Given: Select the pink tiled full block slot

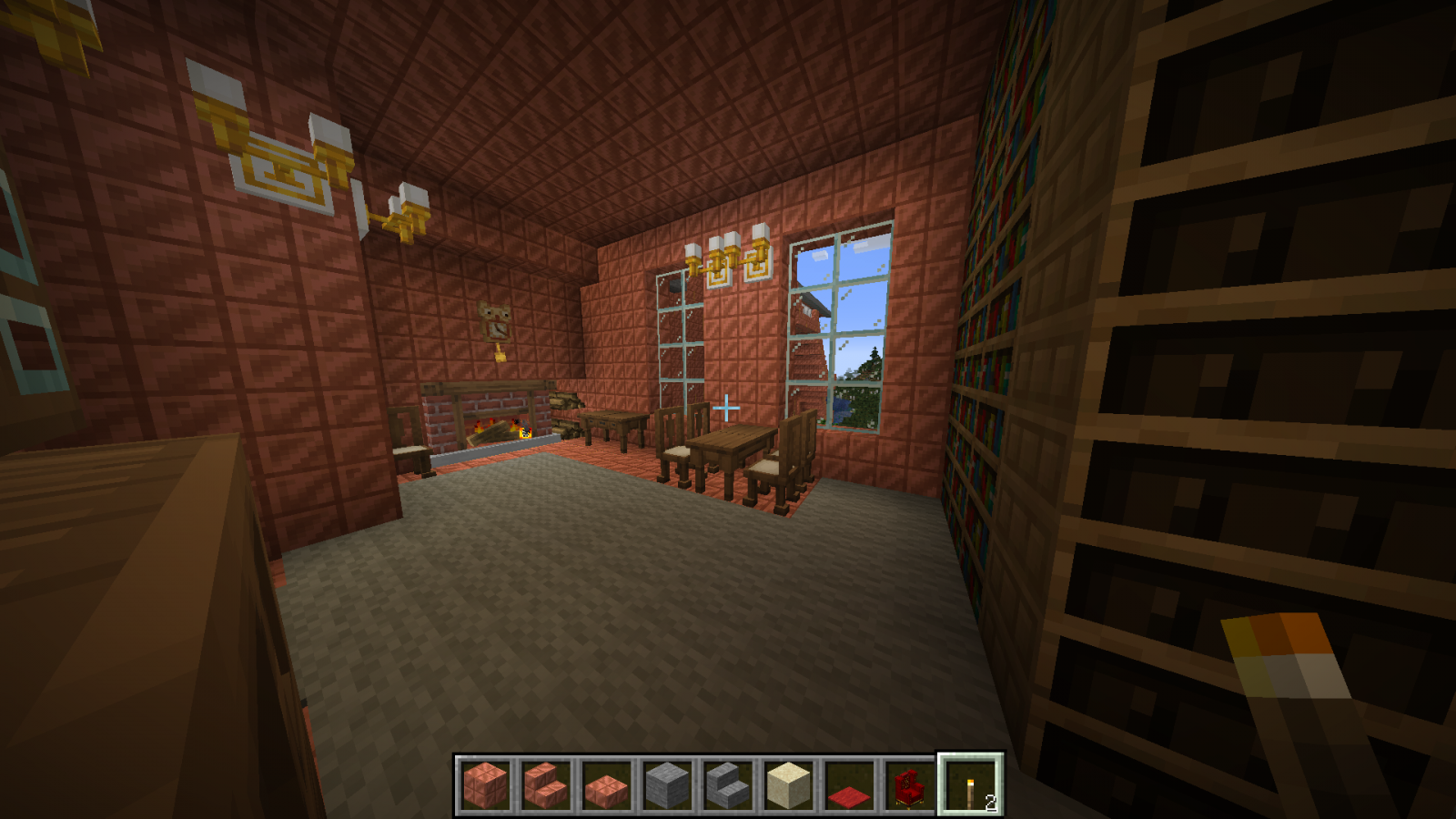Looking at the screenshot, I should (485, 785).
